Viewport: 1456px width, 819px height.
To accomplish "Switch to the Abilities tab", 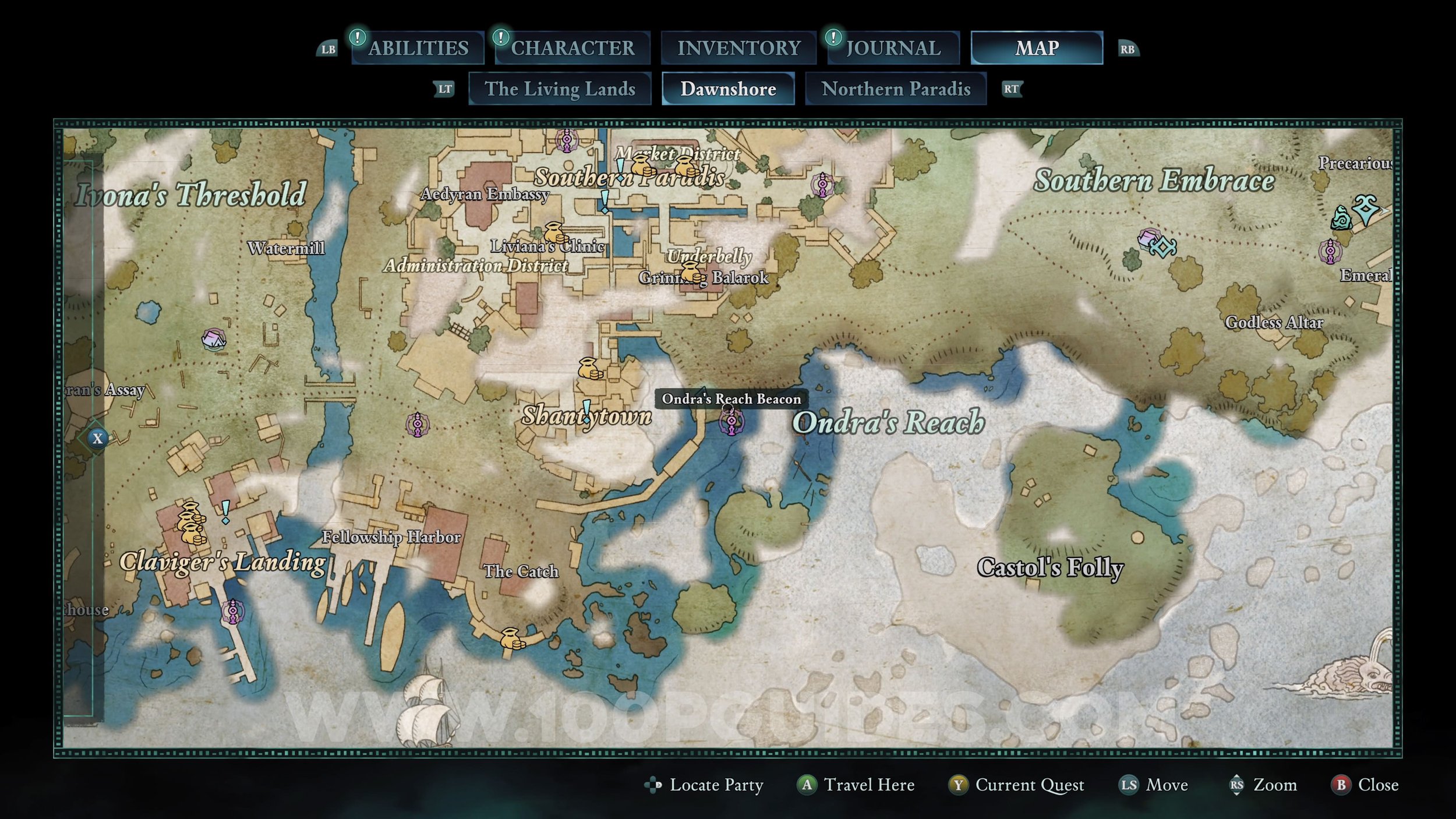I will click(x=418, y=48).
